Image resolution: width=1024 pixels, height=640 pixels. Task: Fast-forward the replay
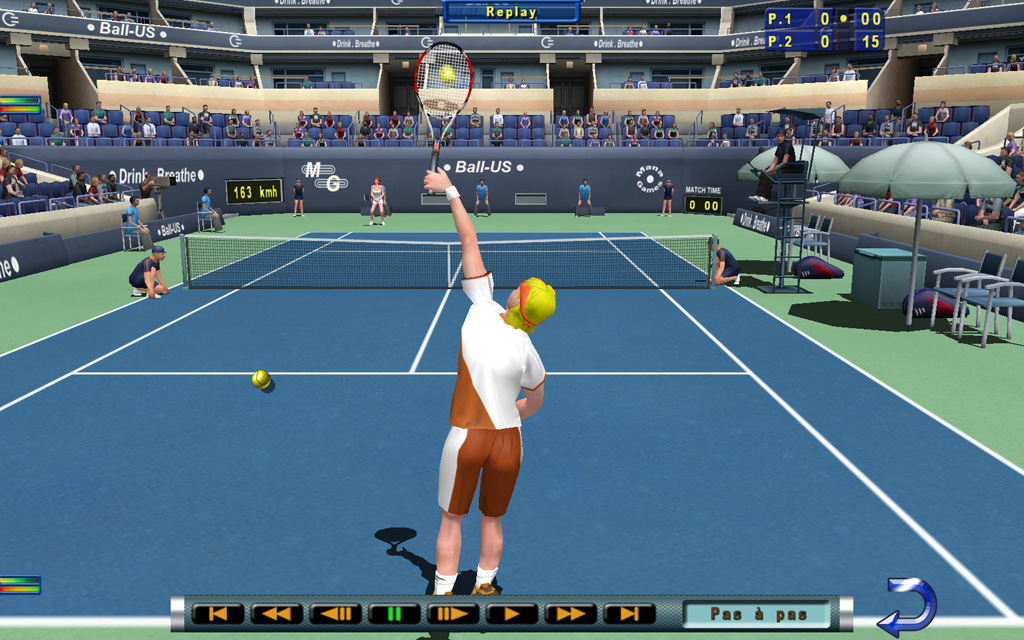click(x=571, y=614)
